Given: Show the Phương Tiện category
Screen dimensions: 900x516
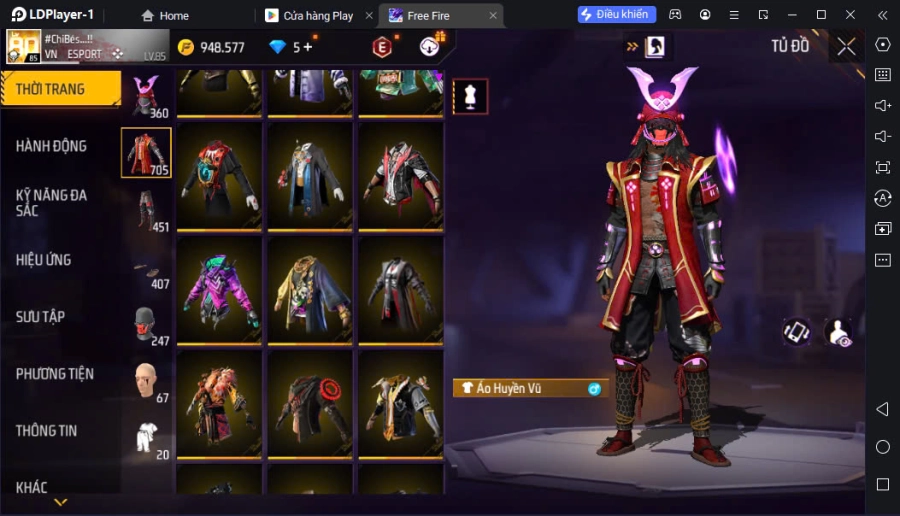Looking at the screenshot, I should tap(55, 374).
